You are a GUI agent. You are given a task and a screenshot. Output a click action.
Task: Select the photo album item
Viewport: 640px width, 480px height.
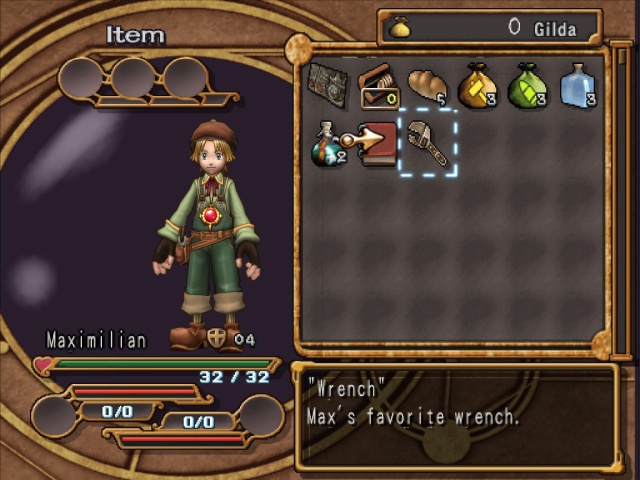tap(327, 86)
